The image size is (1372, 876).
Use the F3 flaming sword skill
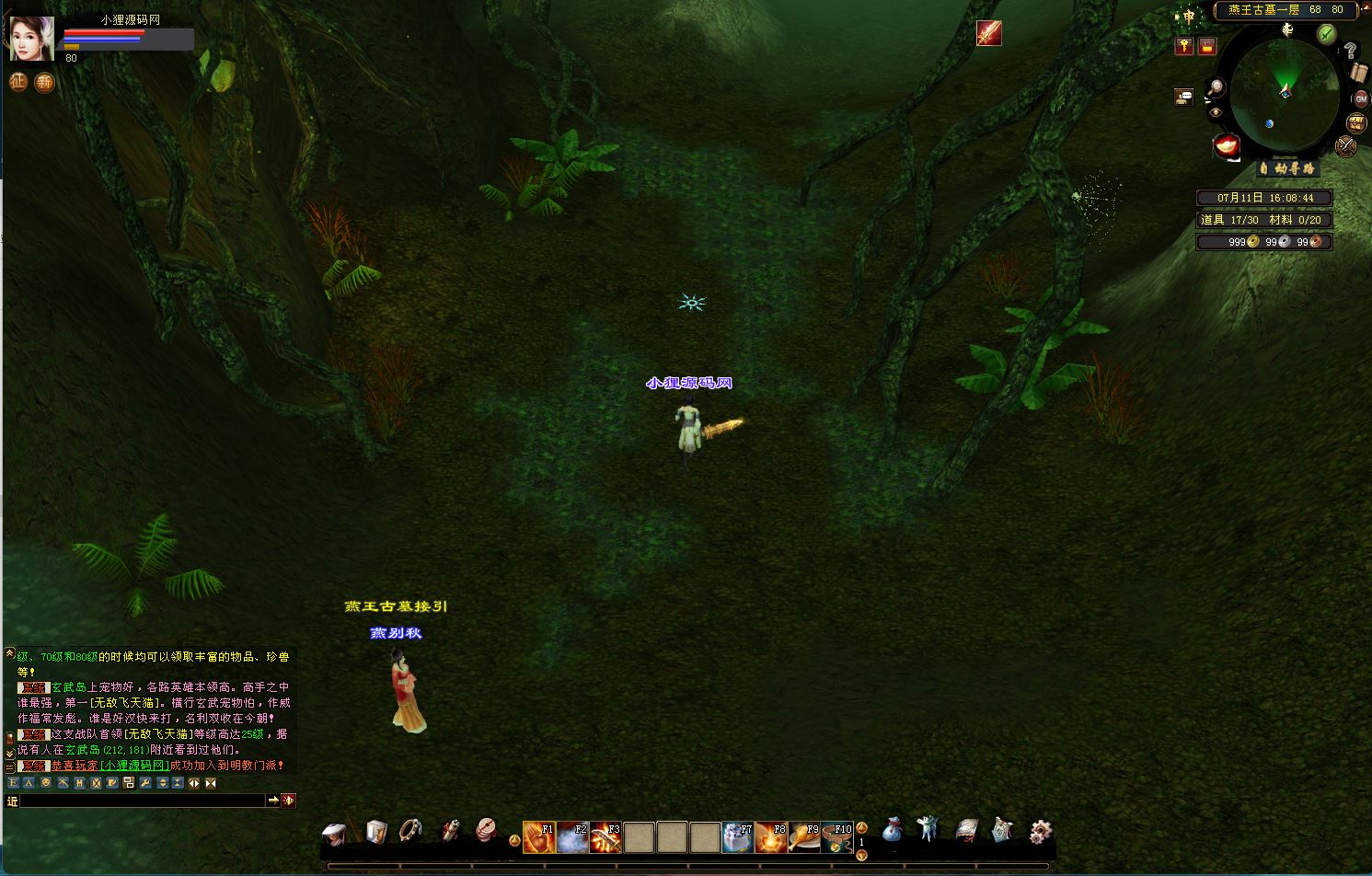pyautogui.click(x=605, y=836)
